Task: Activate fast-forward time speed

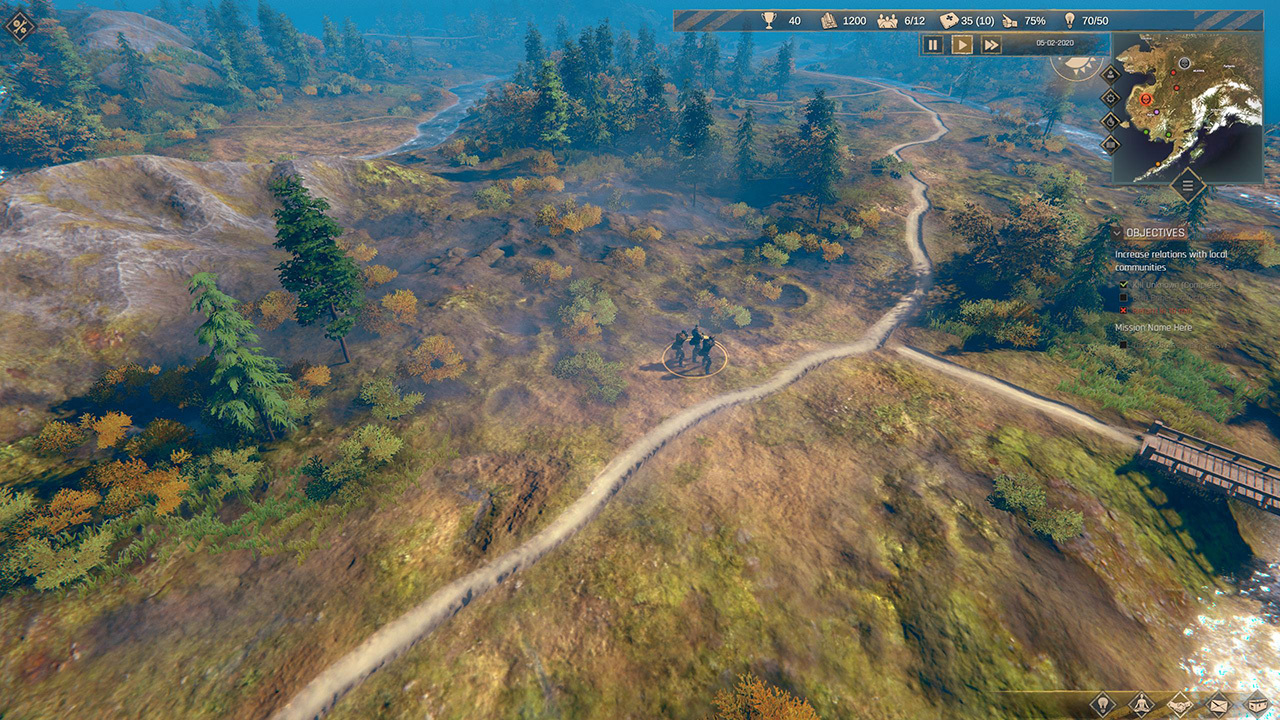Action: [x=991, y=44]
